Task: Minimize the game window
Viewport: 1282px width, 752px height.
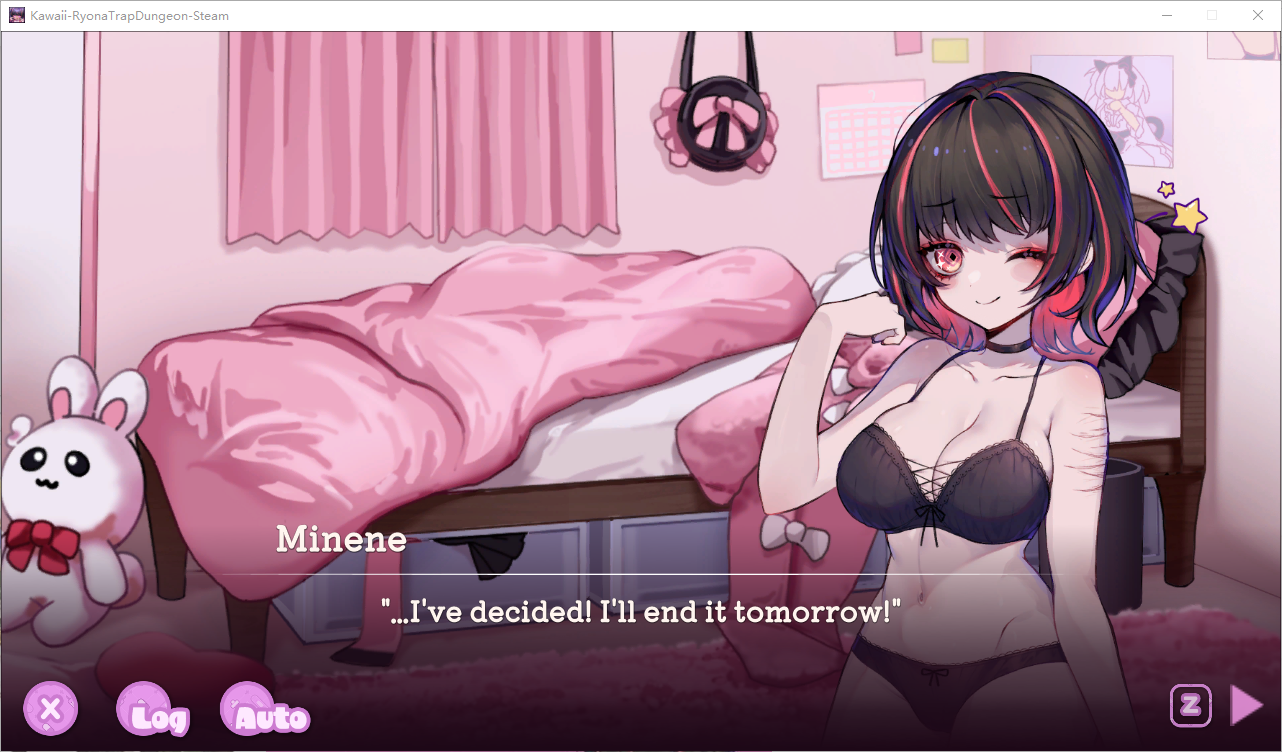Action: (x=1166, y=15)
